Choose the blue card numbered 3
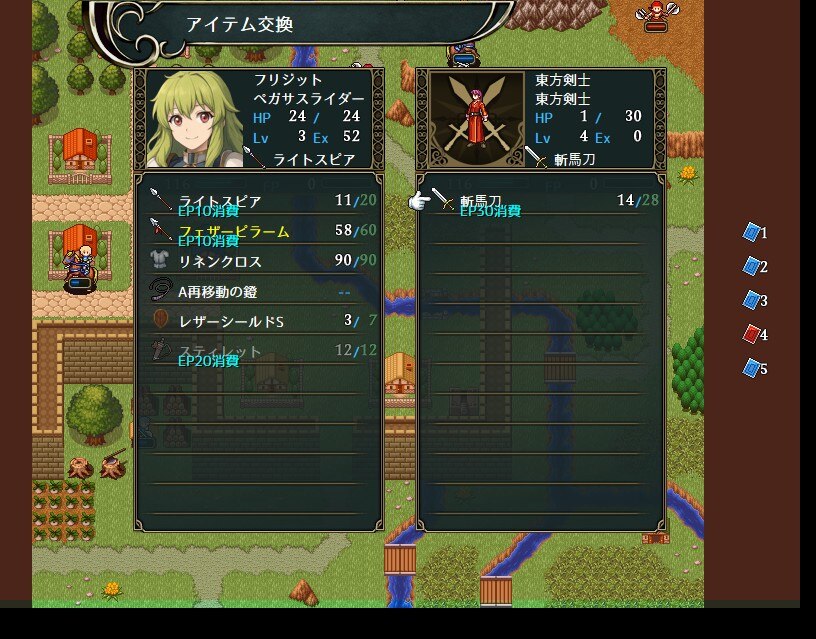Viewport: 816px width, 639px height. [x=753, y=300]
